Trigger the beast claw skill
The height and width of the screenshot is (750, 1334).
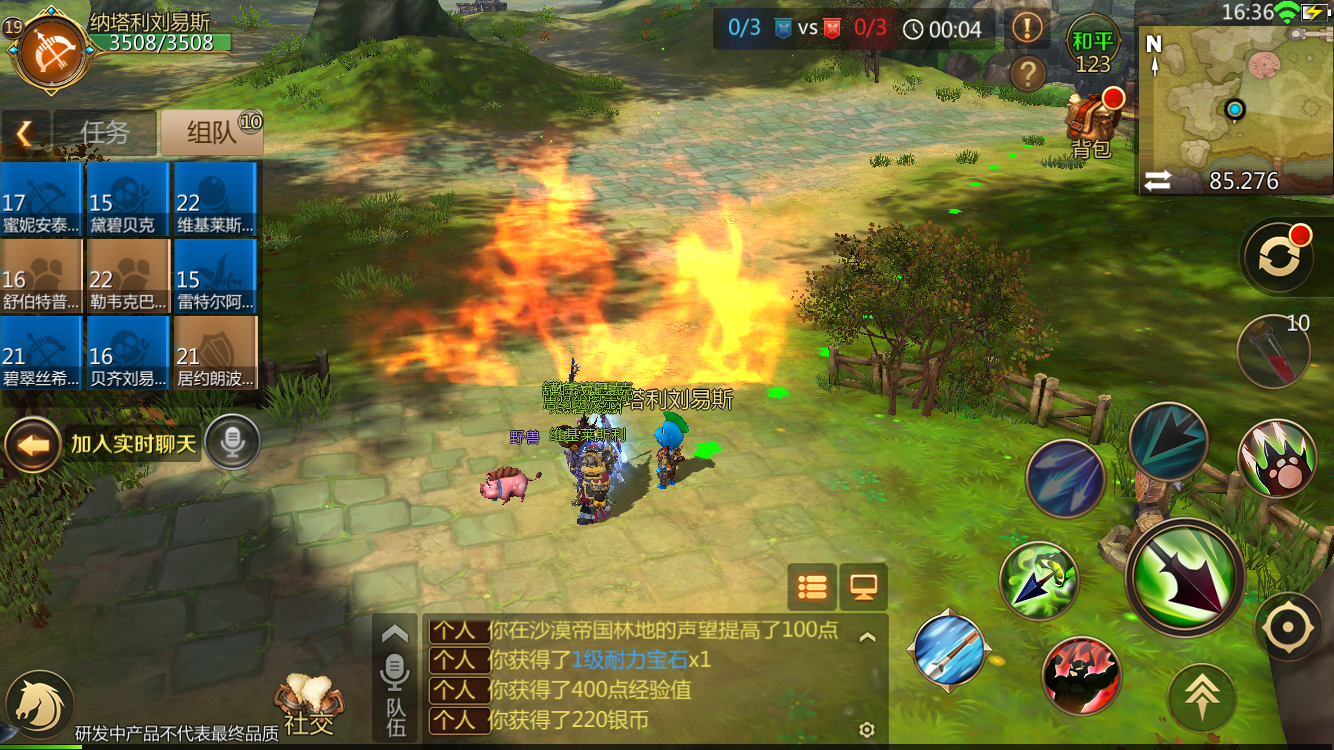tap(1277, 458)
